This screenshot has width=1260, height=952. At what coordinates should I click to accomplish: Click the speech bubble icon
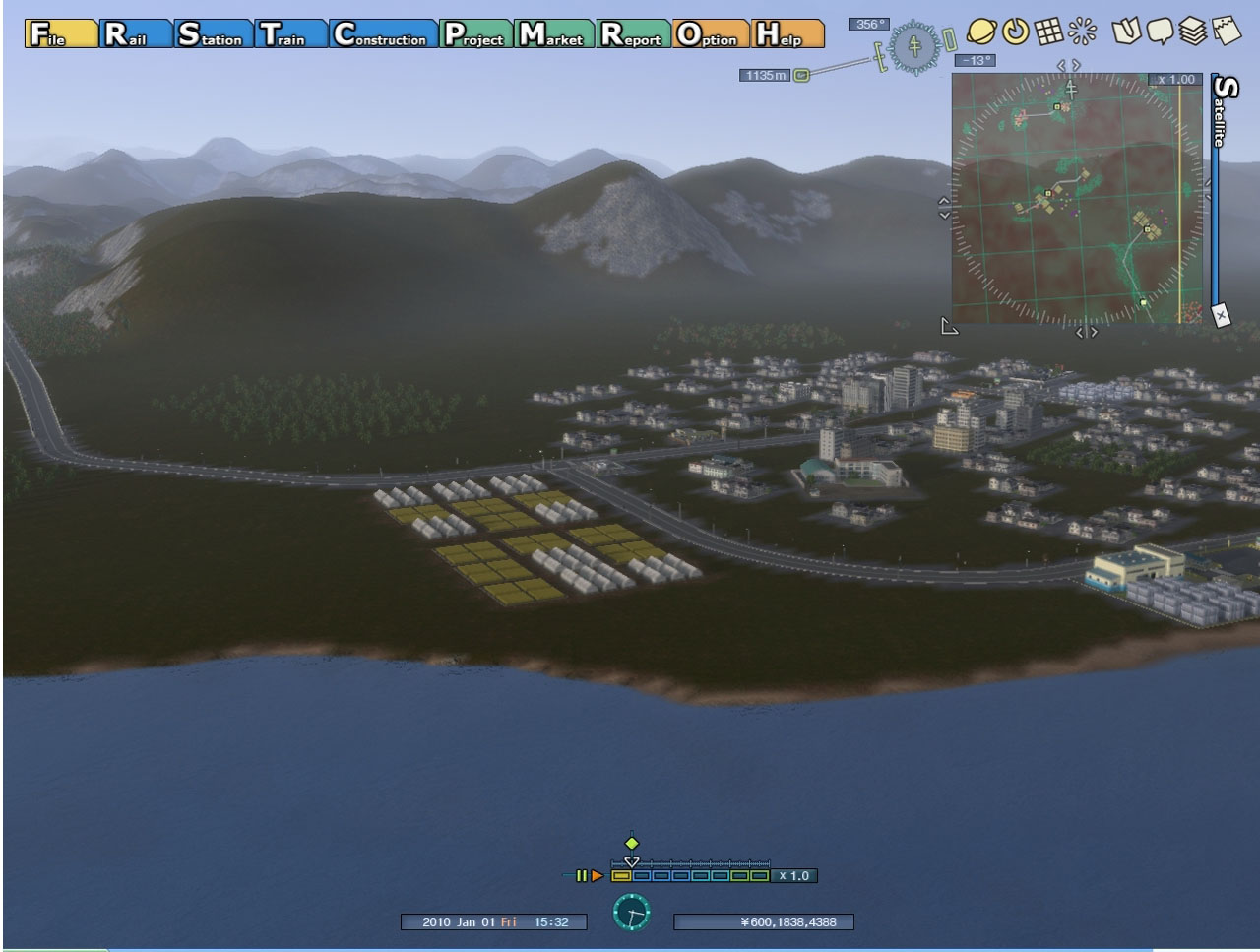pos(1161,32)
